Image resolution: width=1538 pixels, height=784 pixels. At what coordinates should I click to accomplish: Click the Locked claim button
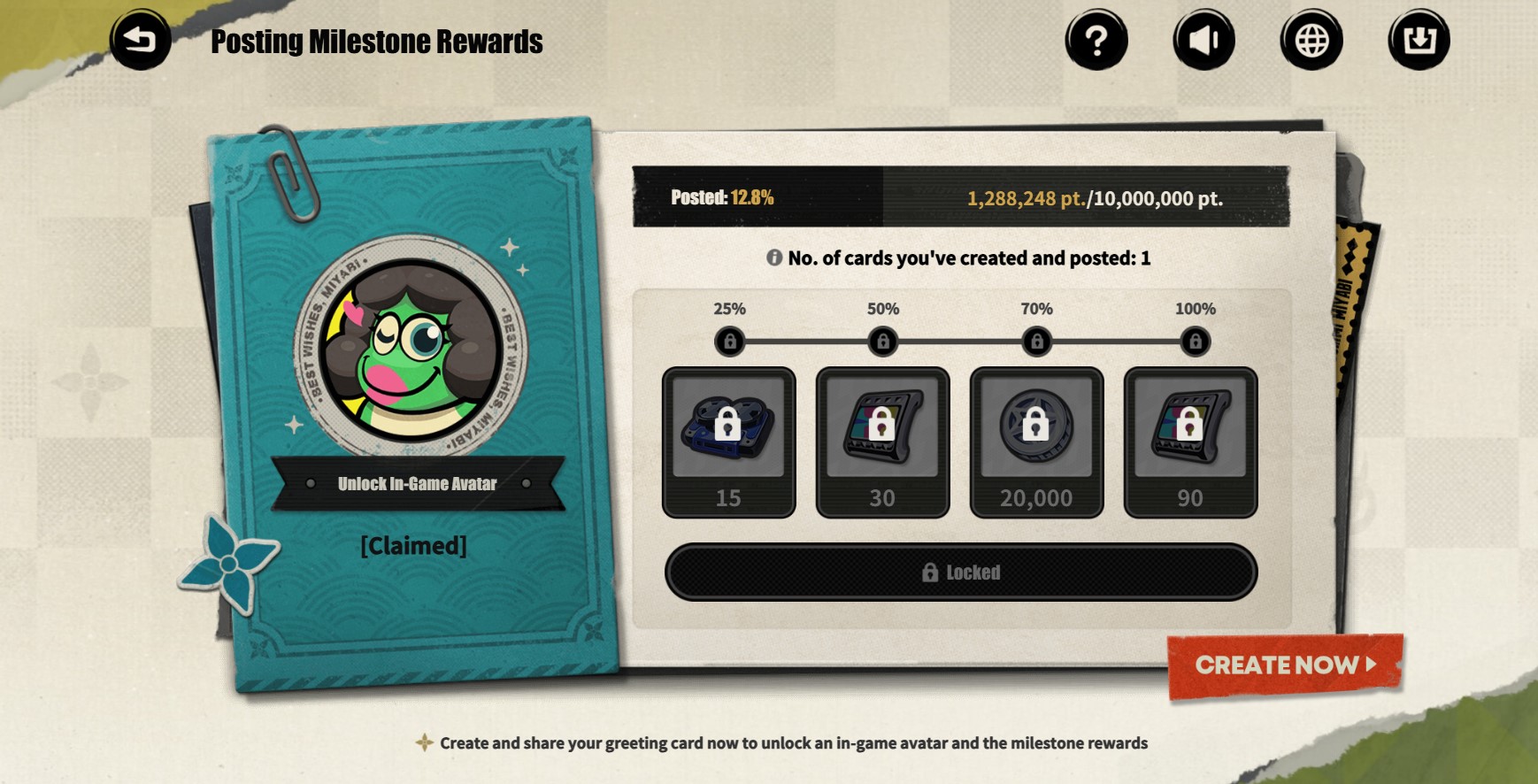pyautogui.click(x=960, y=573)
